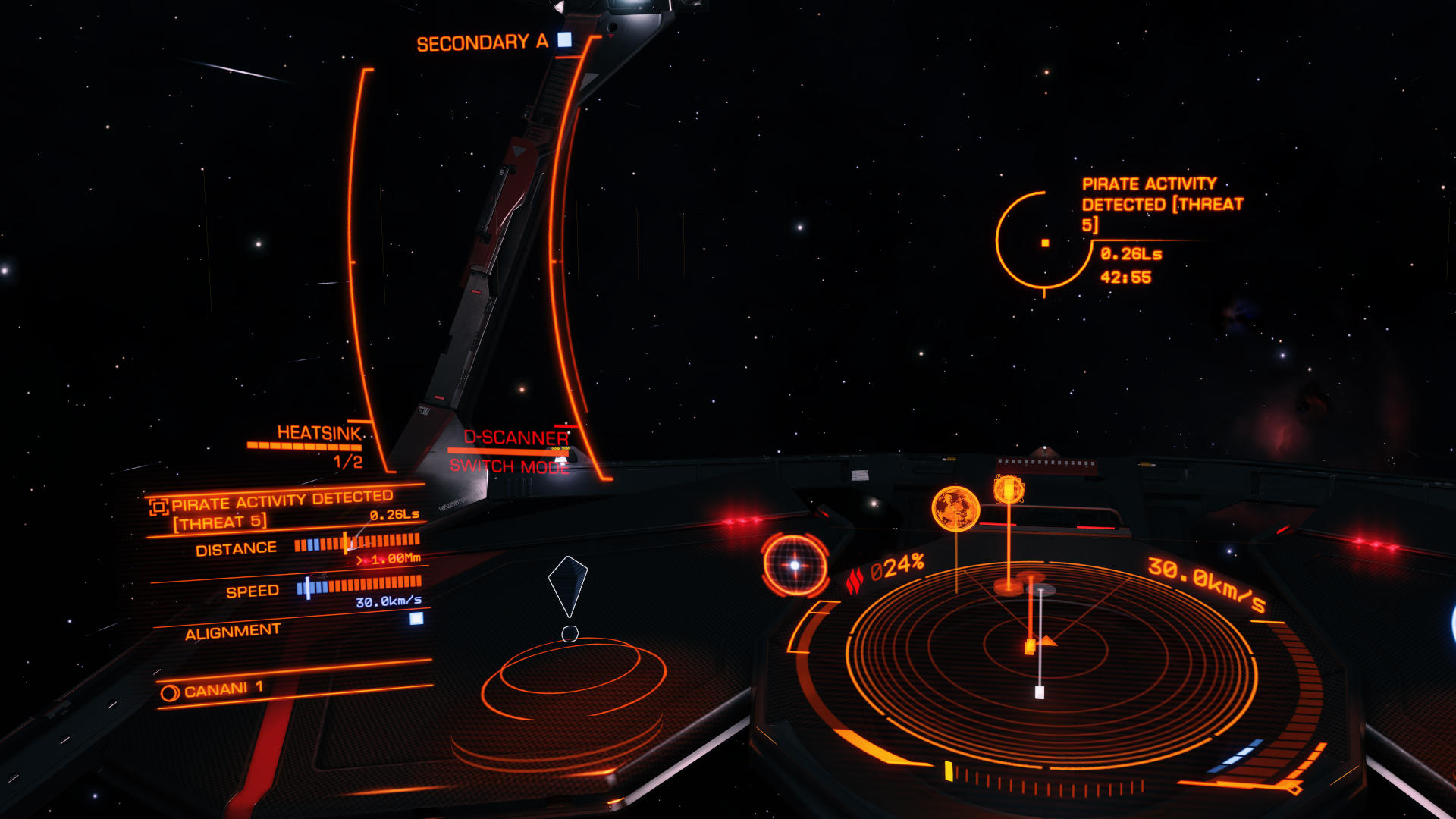Click the orange planet hologram above radar
The image size is (1456, 819).
point(955,508)
